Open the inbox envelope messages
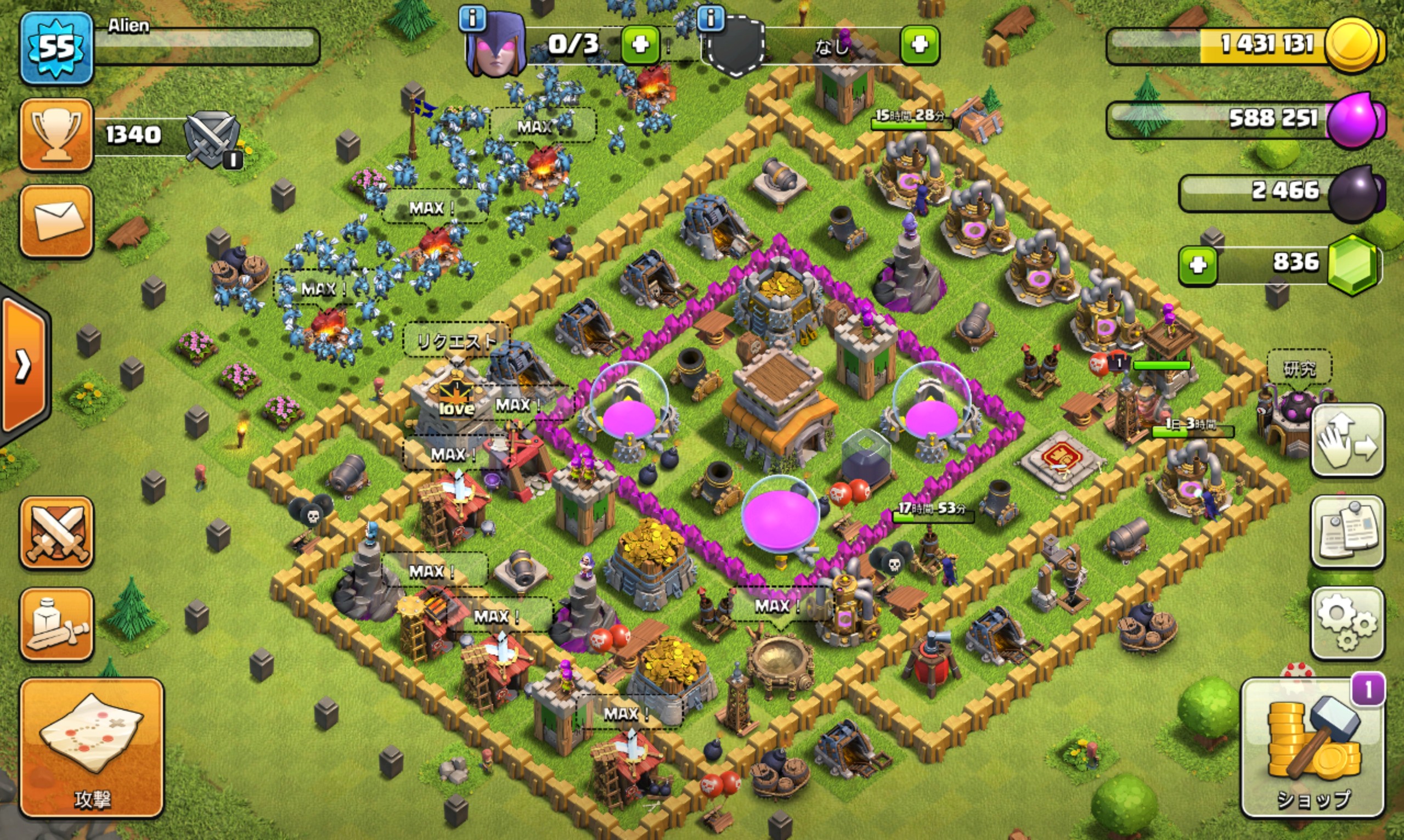The height and width of the screenshot is (840, 1404). [x=56, y=221]
